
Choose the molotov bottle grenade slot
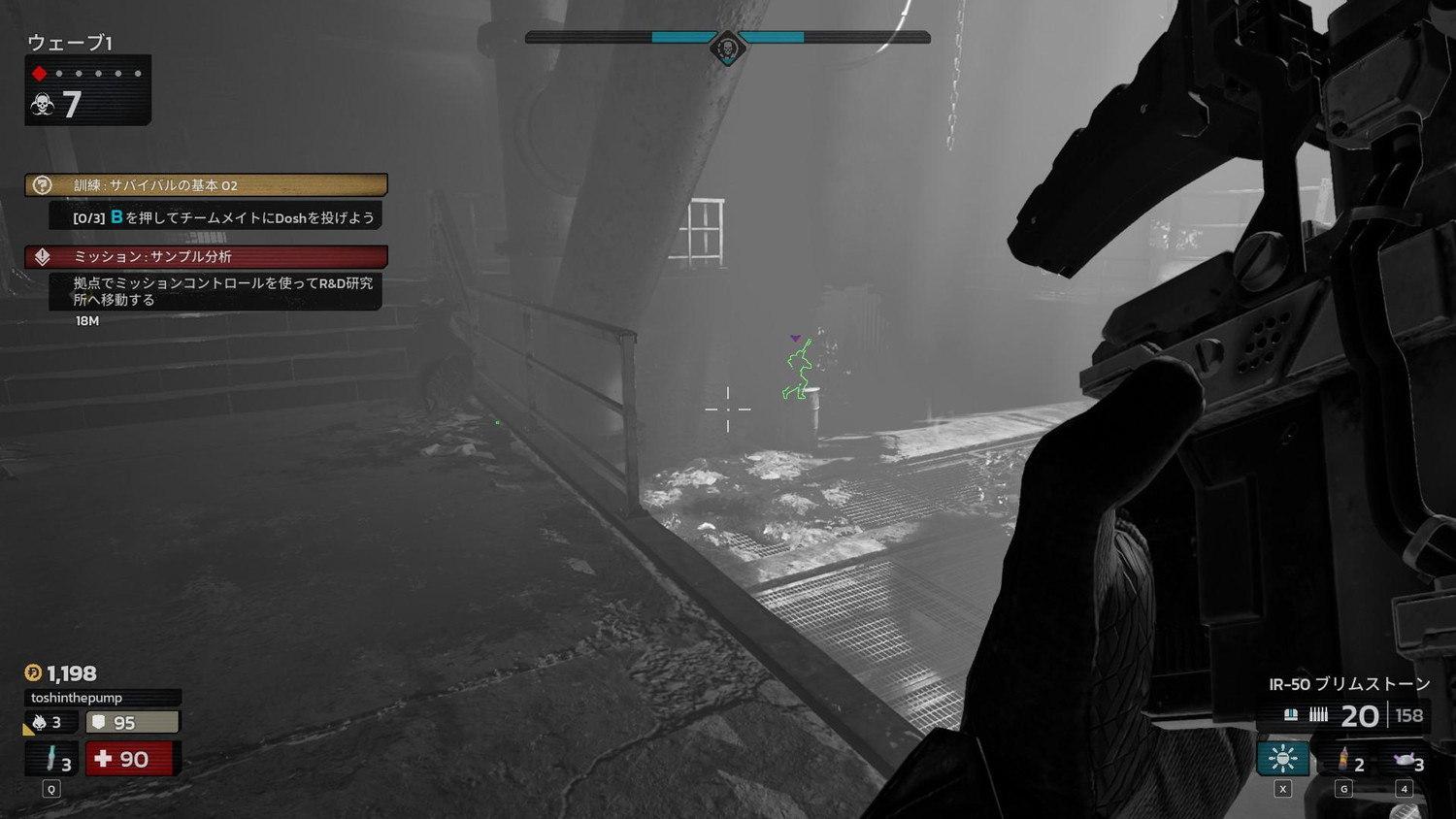[x=1344, y=760]
